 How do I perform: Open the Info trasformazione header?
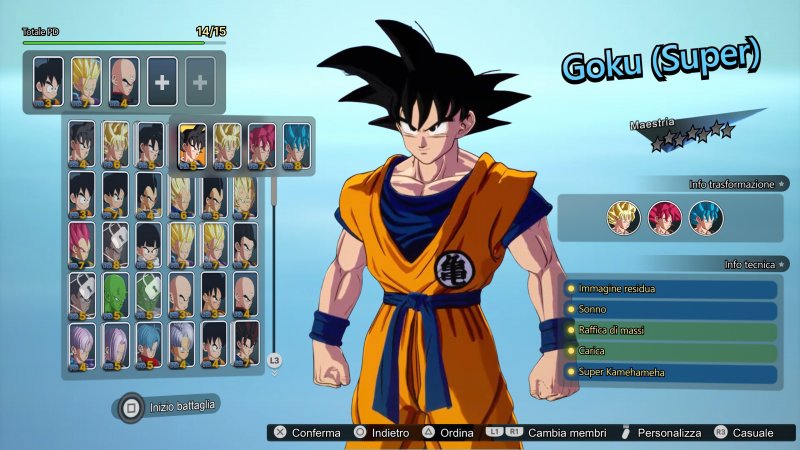tap(732, 185)
